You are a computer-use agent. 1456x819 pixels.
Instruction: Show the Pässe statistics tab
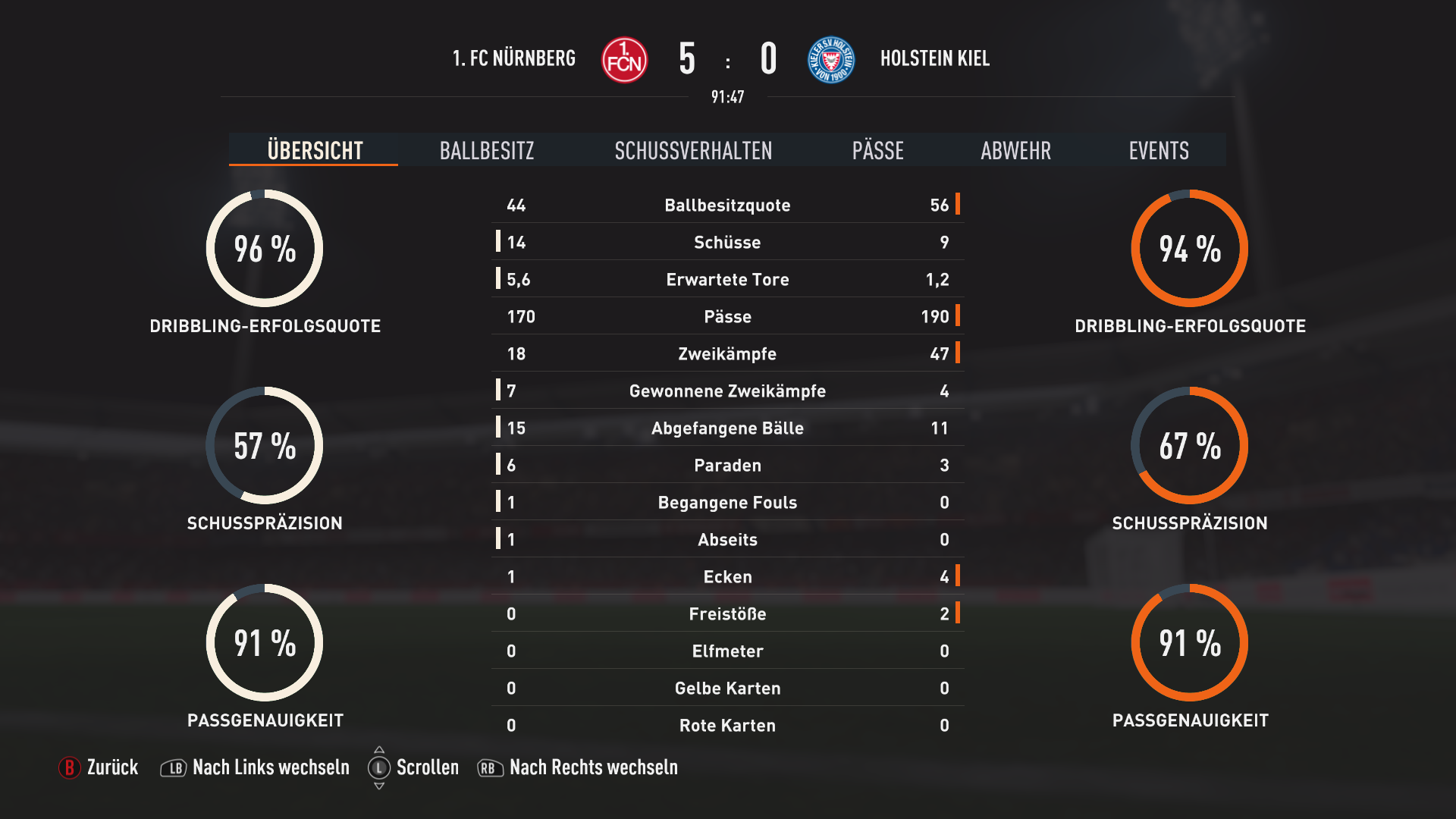tap(877, 150)
